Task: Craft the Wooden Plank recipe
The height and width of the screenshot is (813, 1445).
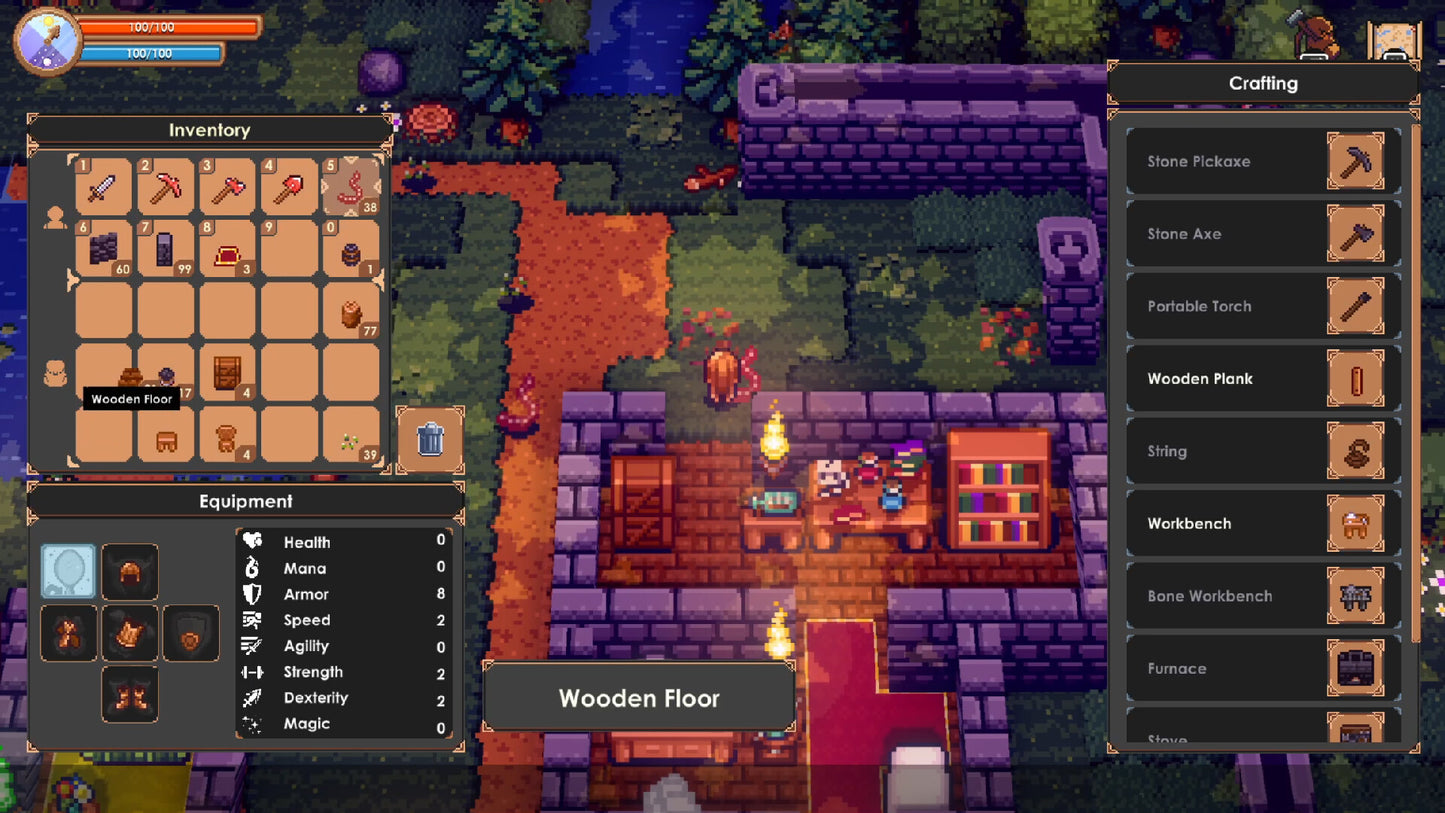Action: point(1263,379)
